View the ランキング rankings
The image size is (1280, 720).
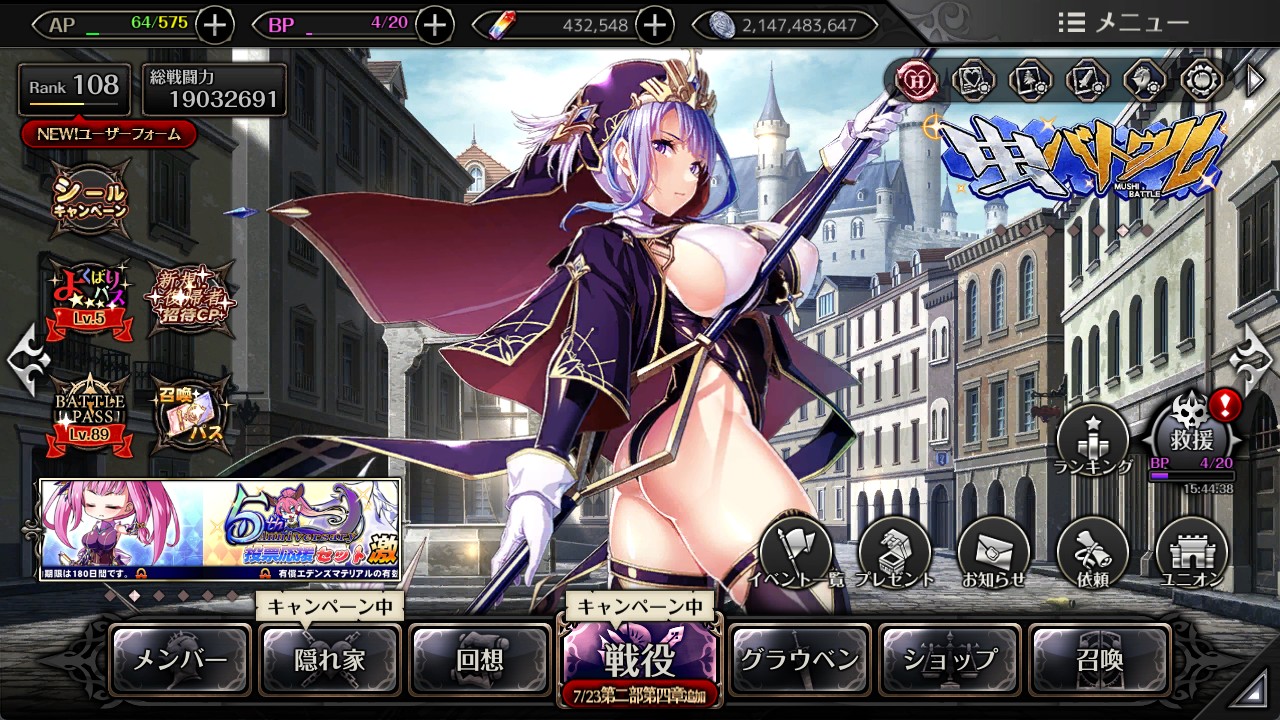click(x=1093, y=441)
